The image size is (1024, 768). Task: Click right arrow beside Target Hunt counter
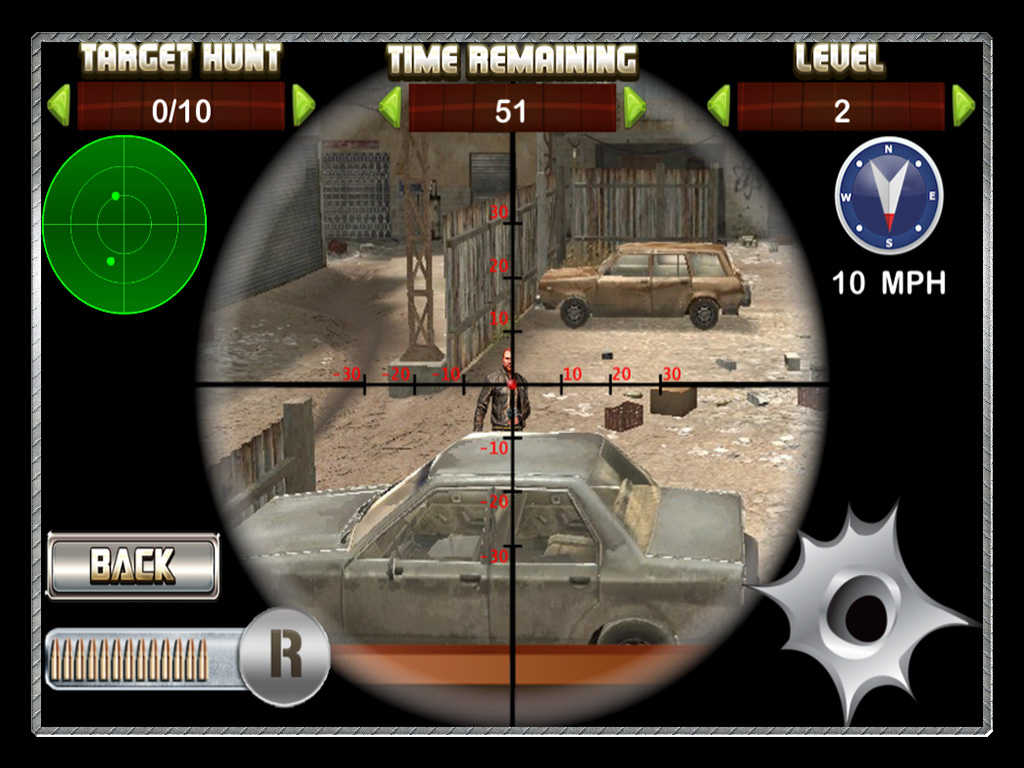pyautogui.click(x=303, y=106)
